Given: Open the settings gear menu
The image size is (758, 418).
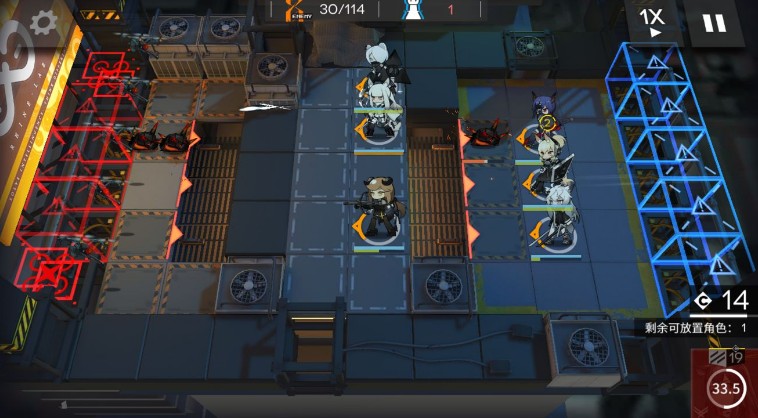Looking at the screenshot, I should point(43,22).
